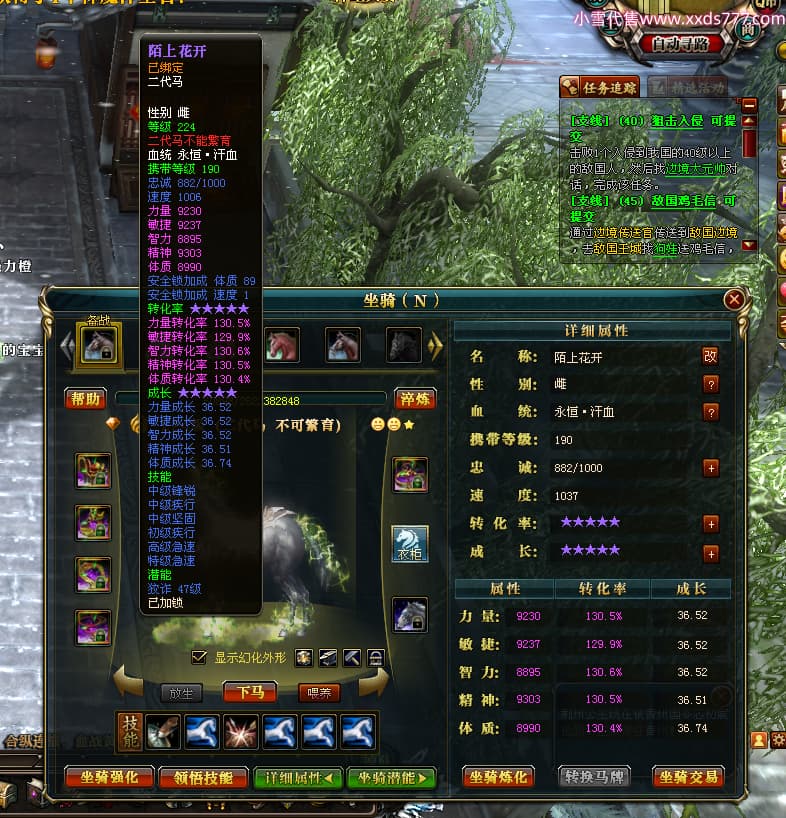Open 坐骑交易 mount trading
This screenshot has width=786, height=818.
[689, 777]
